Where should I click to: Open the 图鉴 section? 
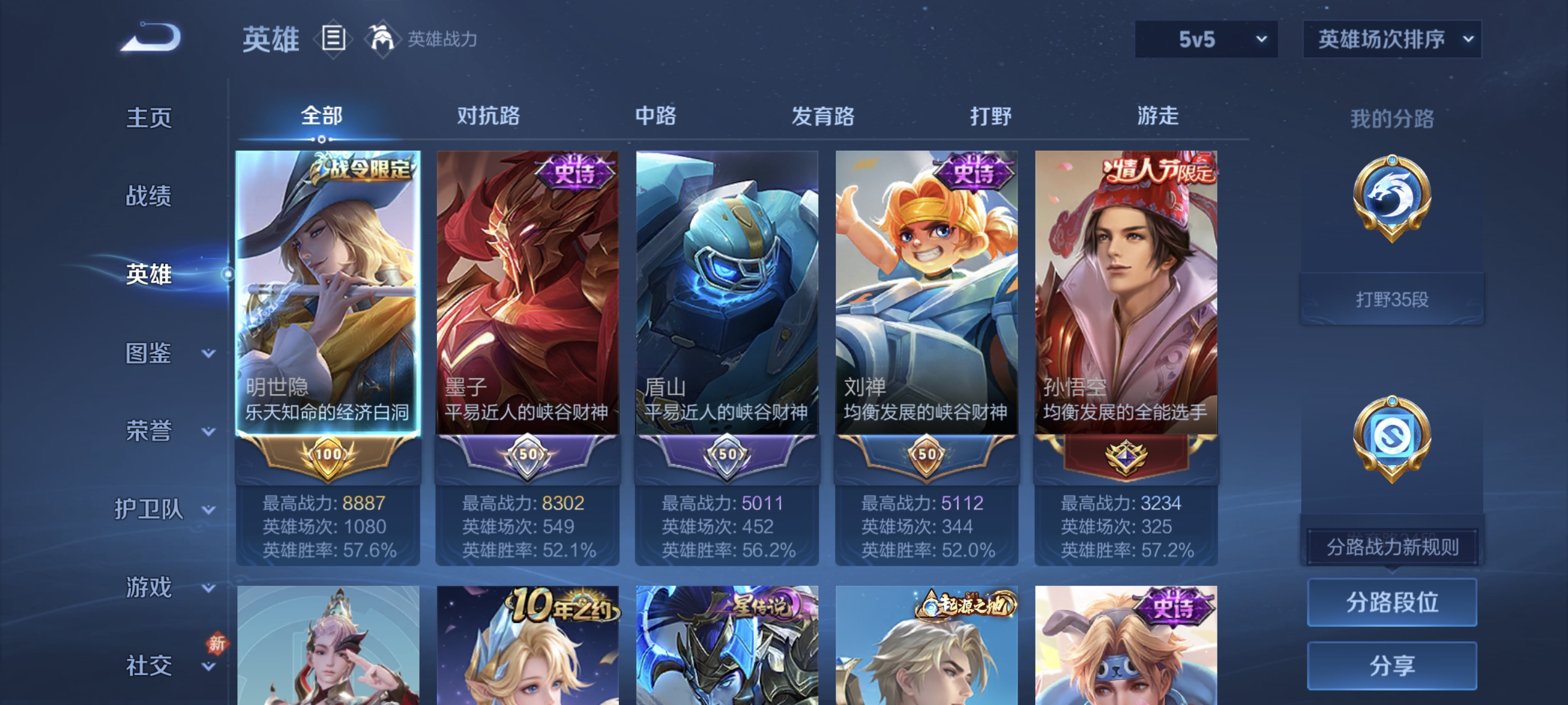(x=148, y=352)
